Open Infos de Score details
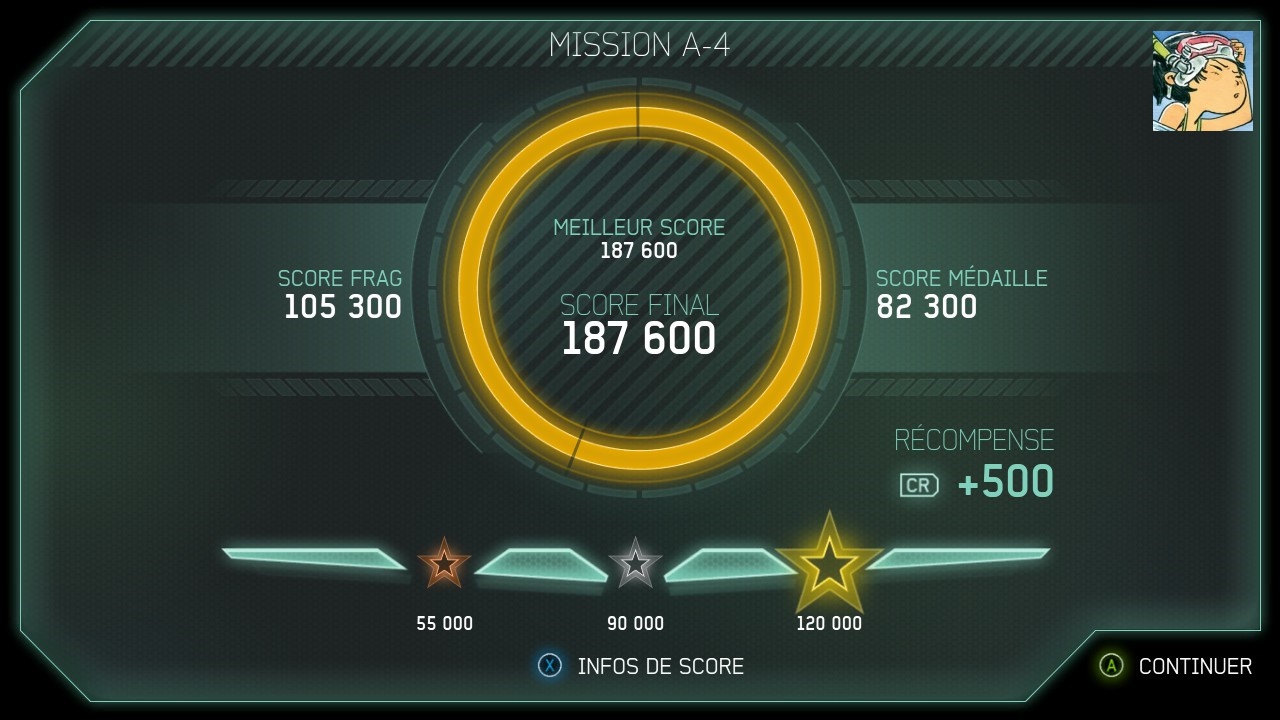 coord(642,666)
